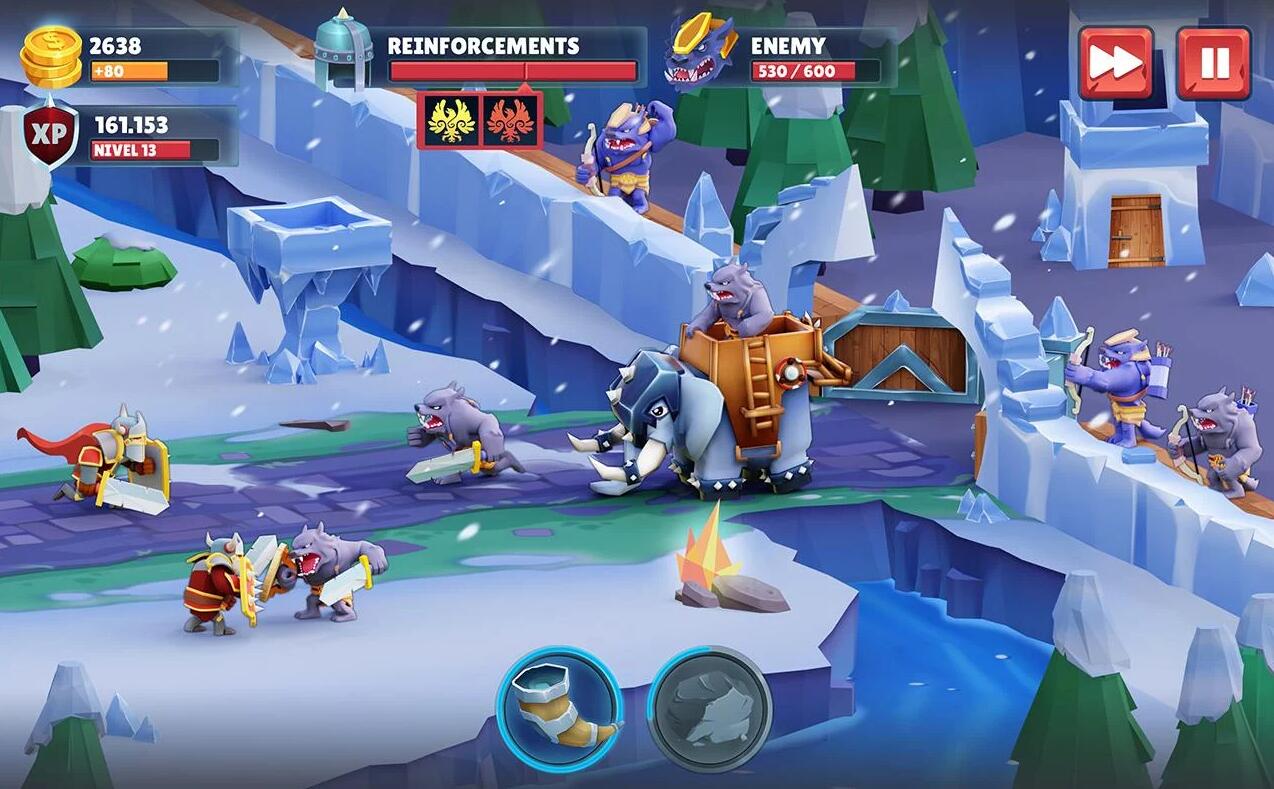This screenshot has height=789, width=1274.
Task: Blow the war horn ability
Action: pos(559,708)
